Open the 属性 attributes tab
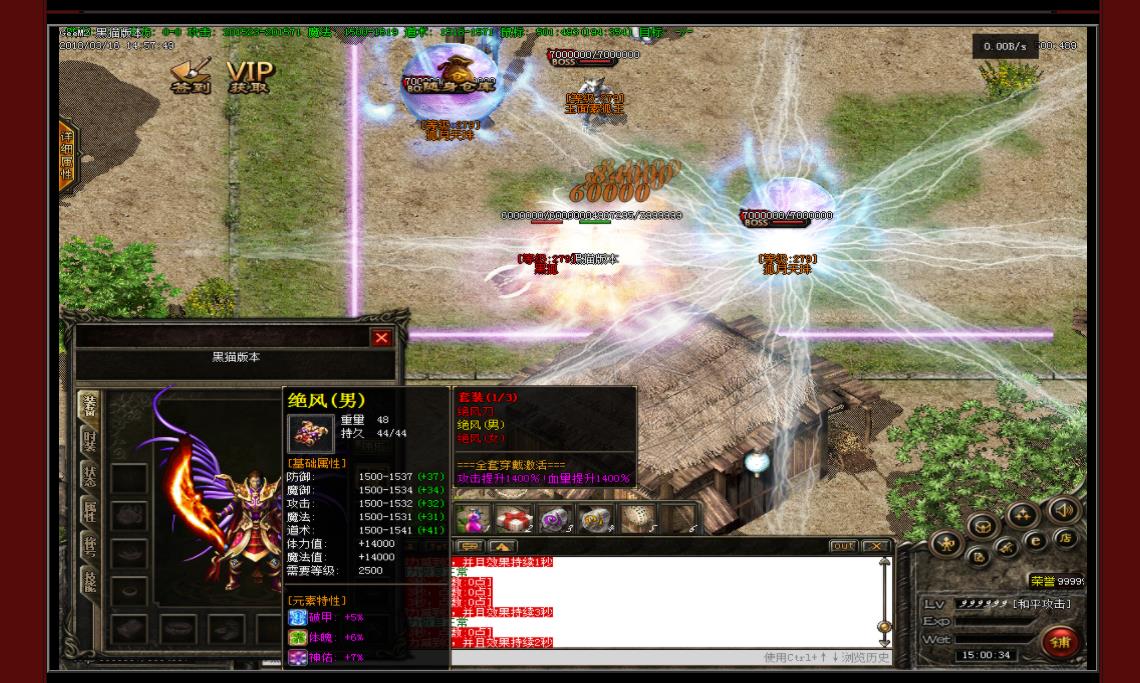This screenshot has width=1140, height=683. tap(90, 511)
